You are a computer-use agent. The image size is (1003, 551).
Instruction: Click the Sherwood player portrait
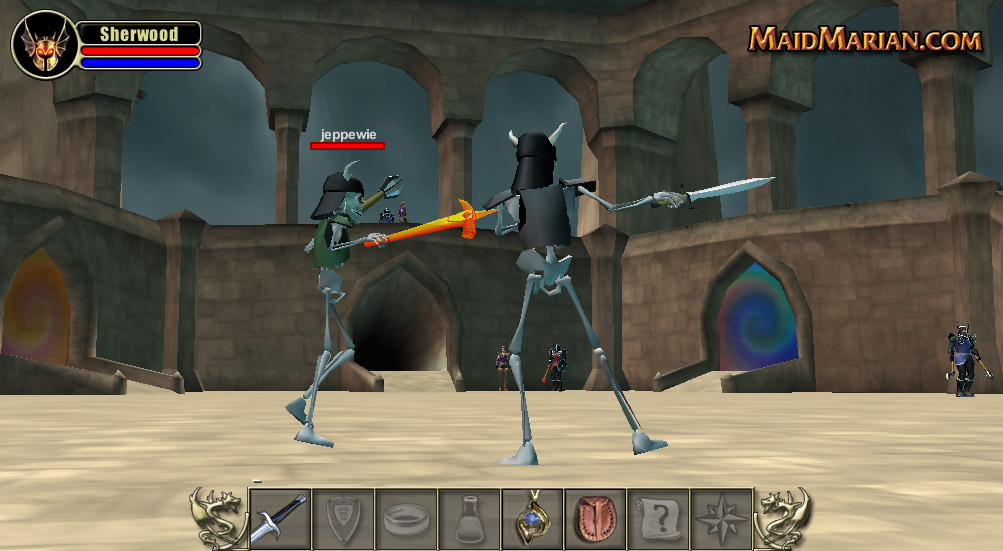tap(44, 45)
